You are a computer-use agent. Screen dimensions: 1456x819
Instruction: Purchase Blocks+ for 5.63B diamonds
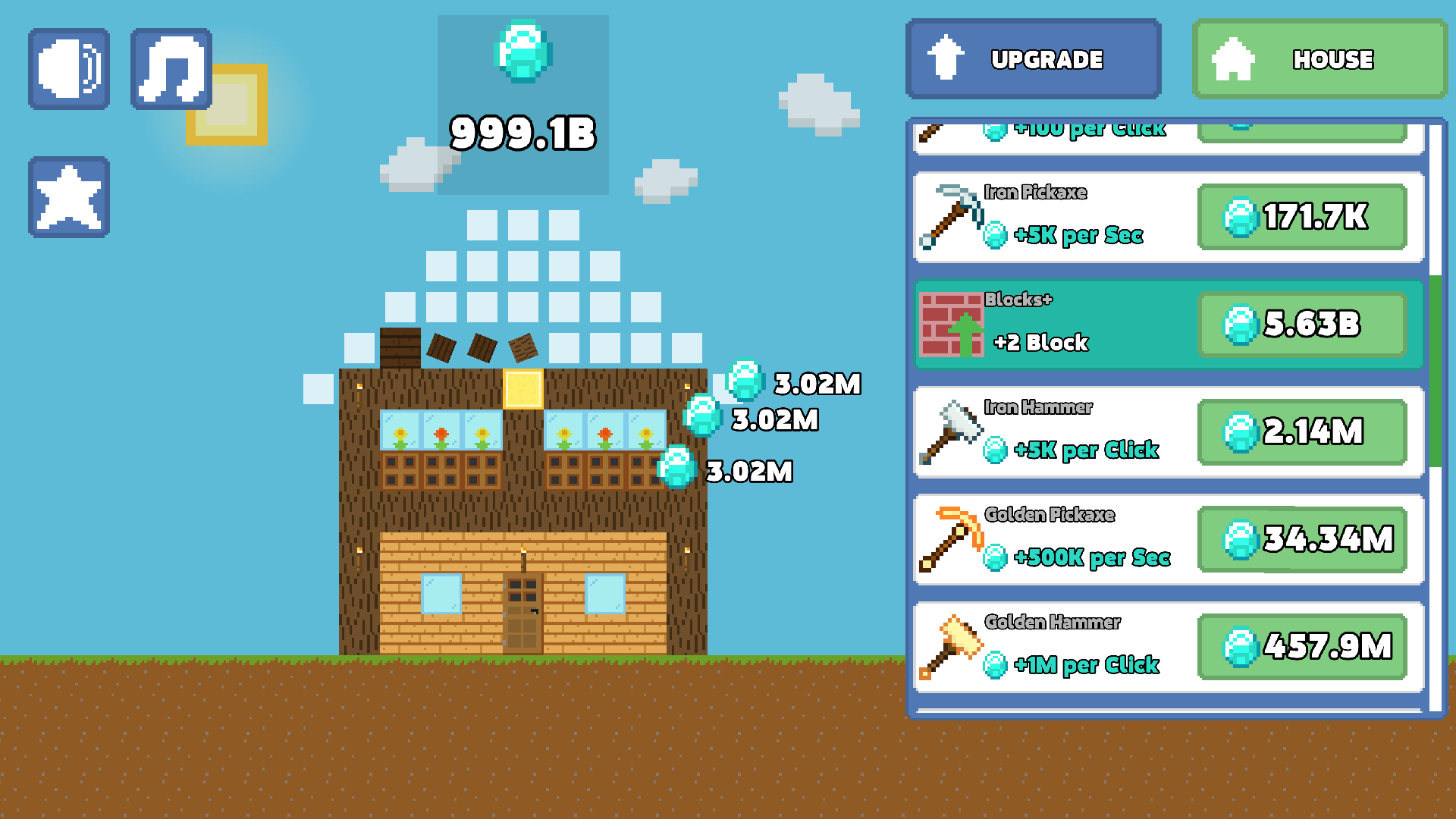coord(1302,325)
